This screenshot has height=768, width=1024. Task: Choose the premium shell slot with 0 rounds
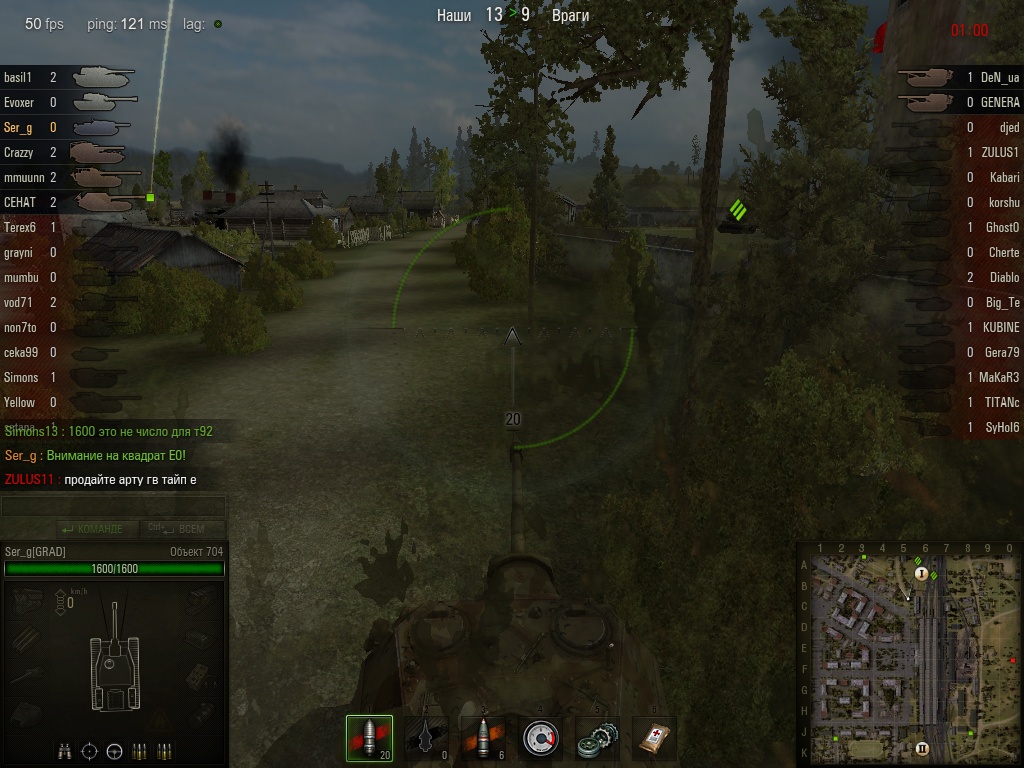[x=426, y=739]
